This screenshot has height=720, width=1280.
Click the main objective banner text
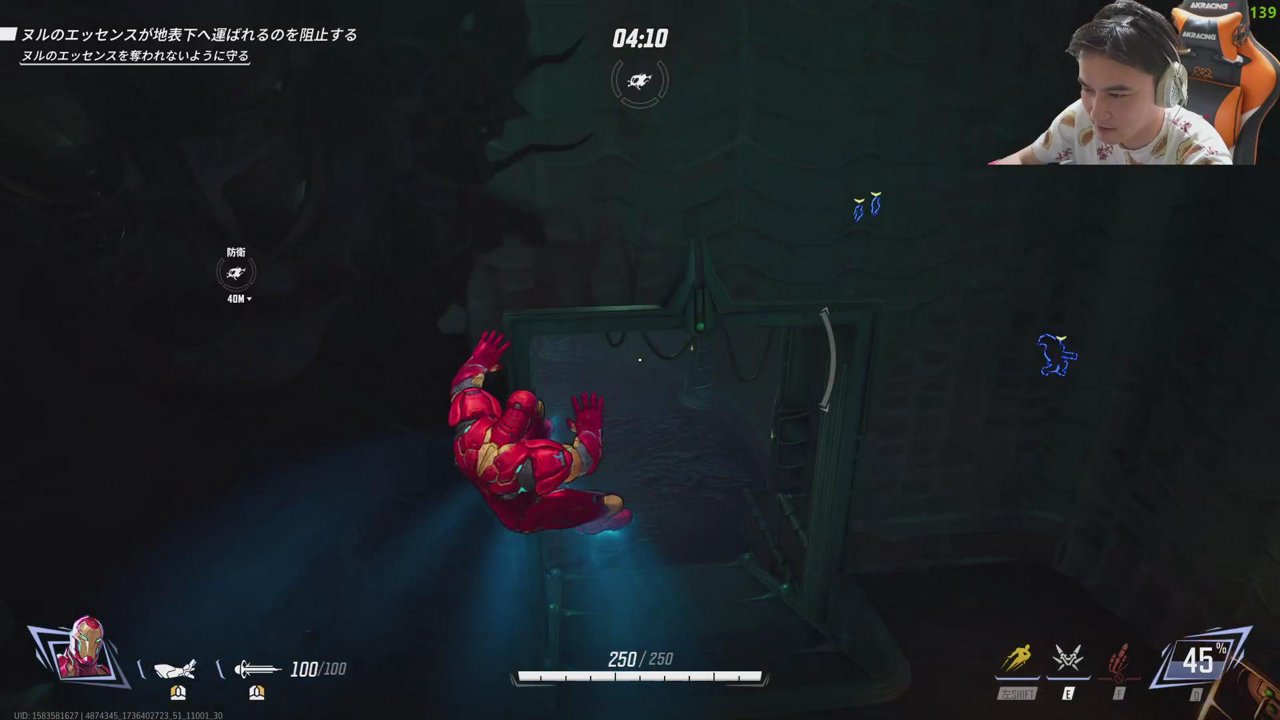pos(190,34)
